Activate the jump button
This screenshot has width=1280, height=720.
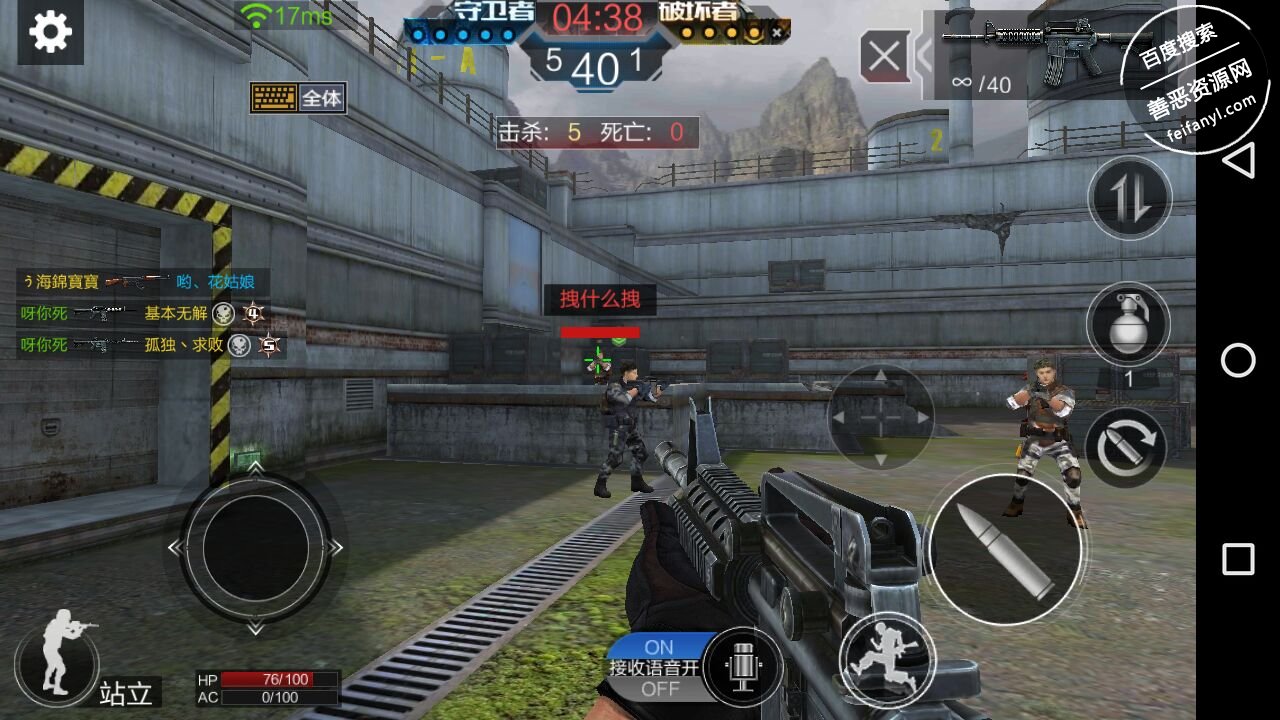pos(888,659)
